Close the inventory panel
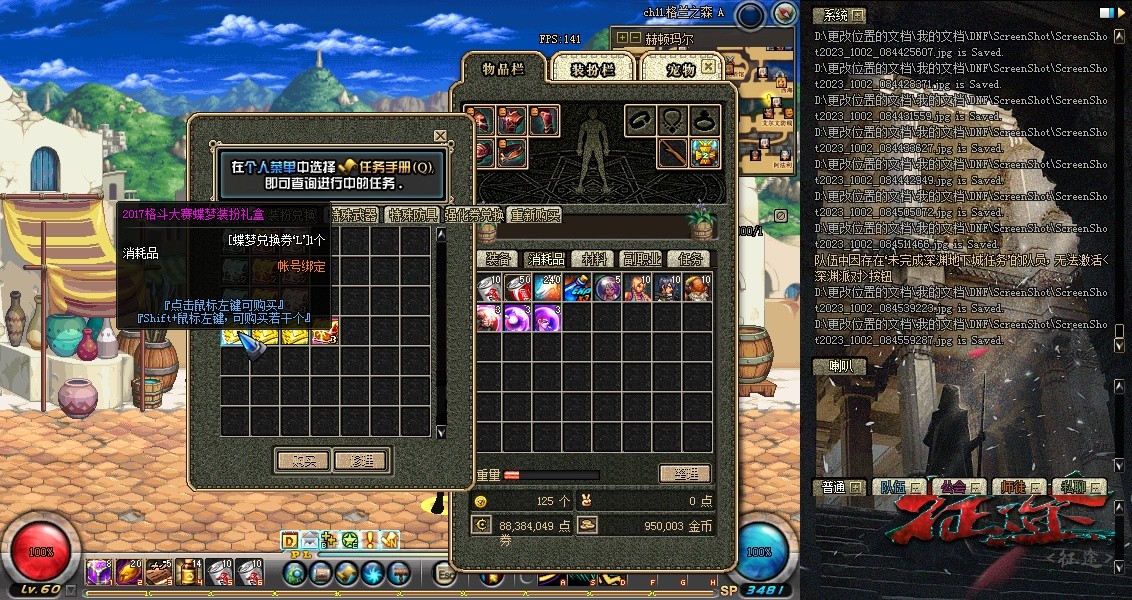The height and width of the screenshot is (600, 1132). (x=708, y=67)
